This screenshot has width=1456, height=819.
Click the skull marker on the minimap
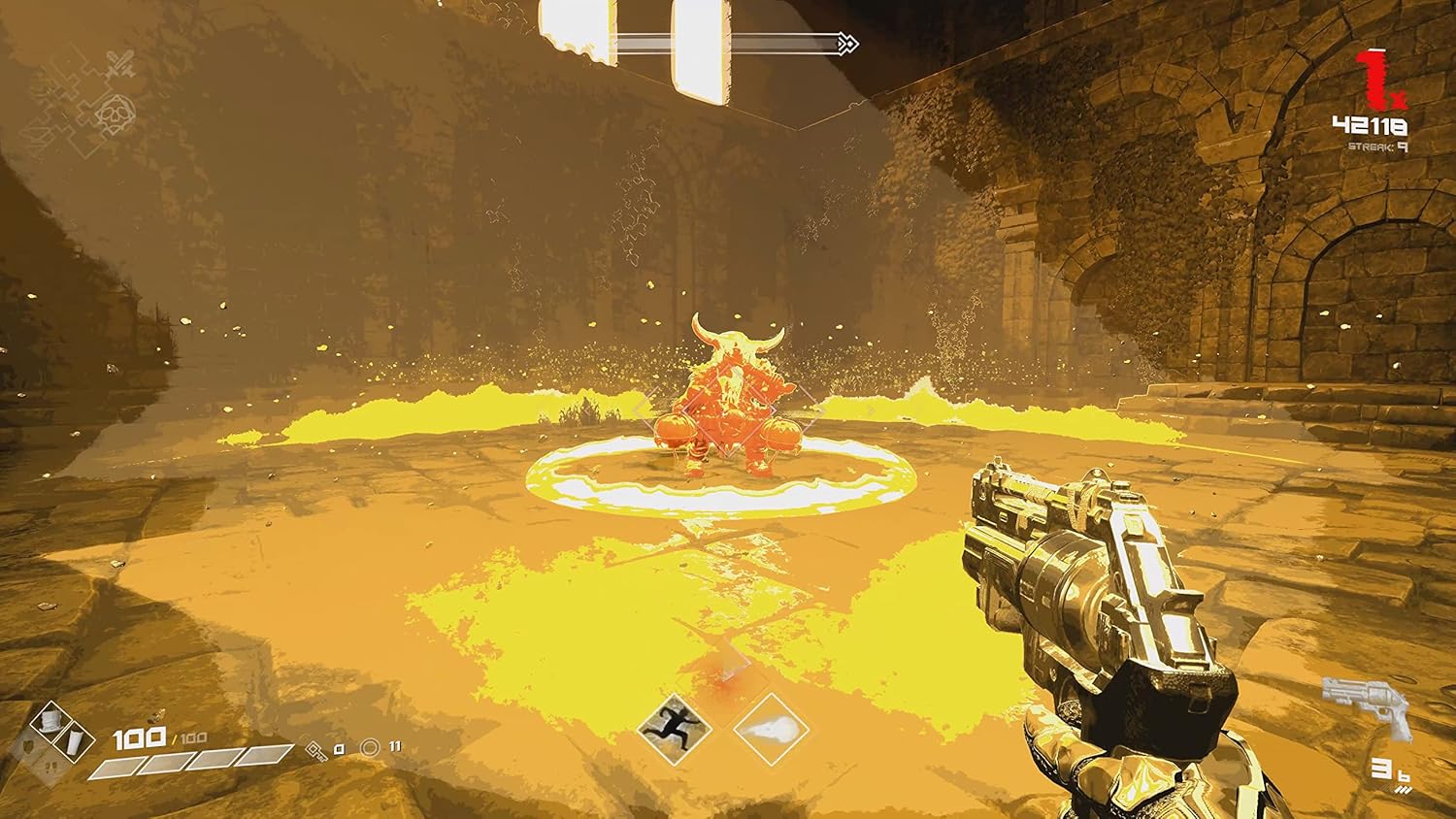[115, 113]
